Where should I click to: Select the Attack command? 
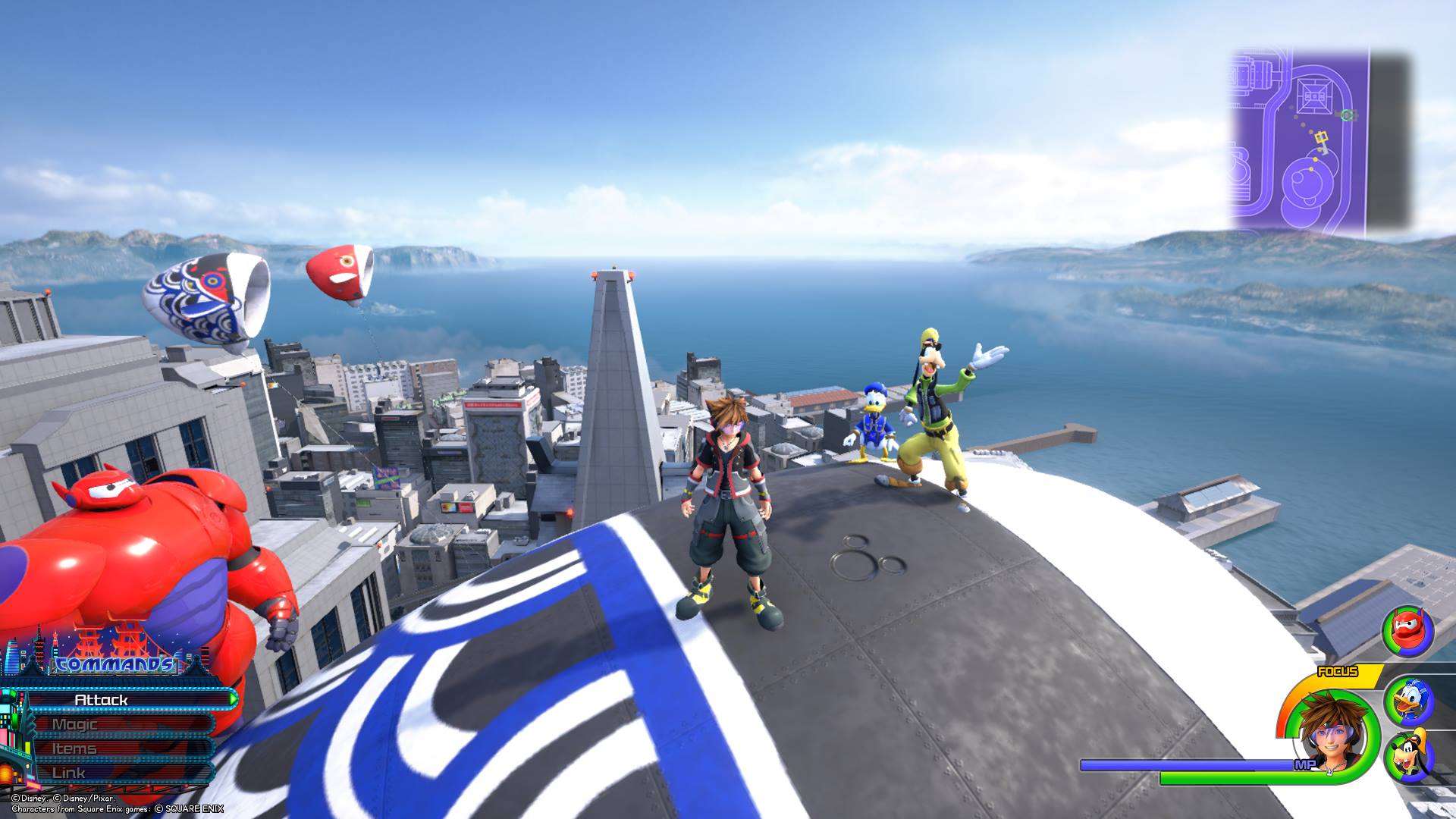click(x=121, y=699)
